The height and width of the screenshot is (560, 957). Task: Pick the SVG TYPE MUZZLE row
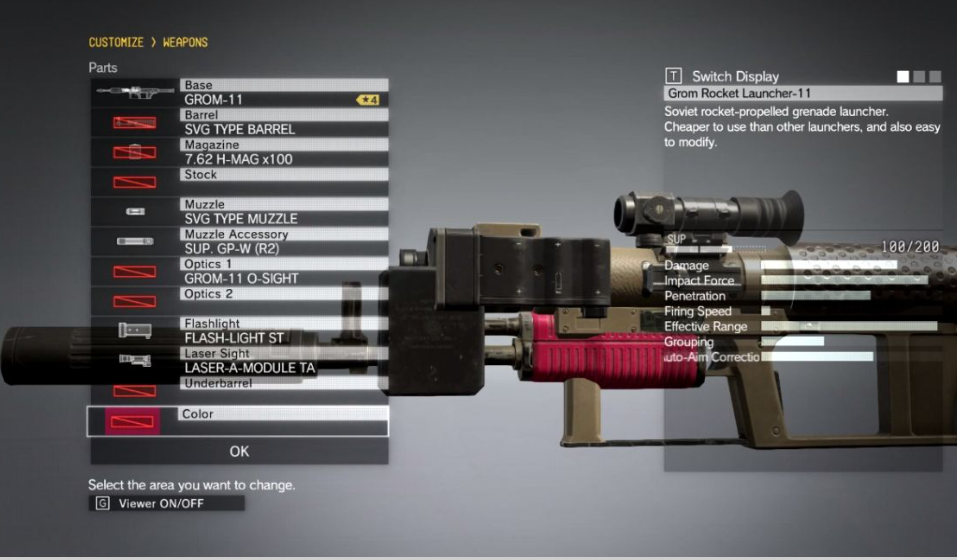[284, 212]
